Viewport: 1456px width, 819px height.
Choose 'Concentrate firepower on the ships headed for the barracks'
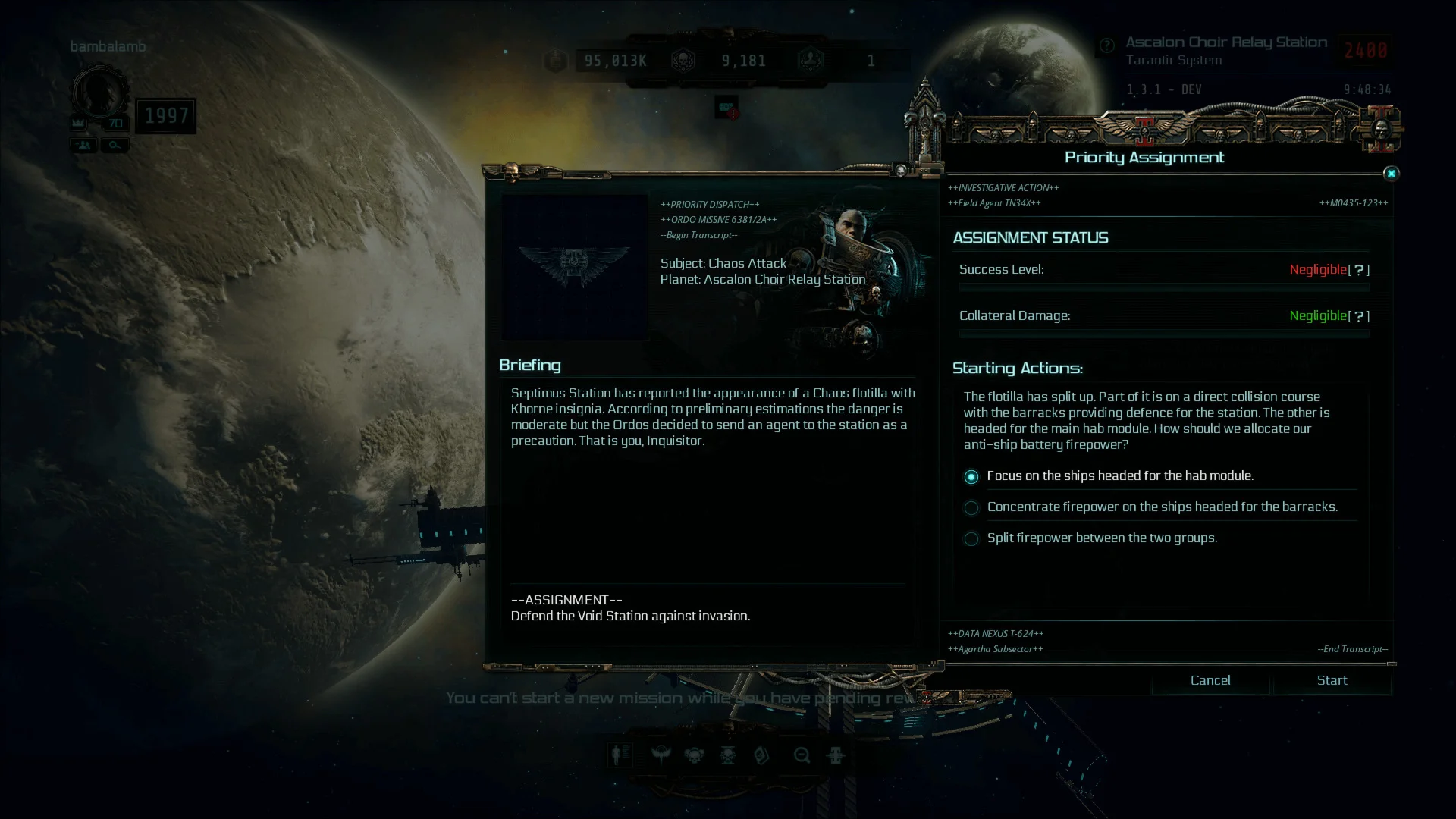971,508
